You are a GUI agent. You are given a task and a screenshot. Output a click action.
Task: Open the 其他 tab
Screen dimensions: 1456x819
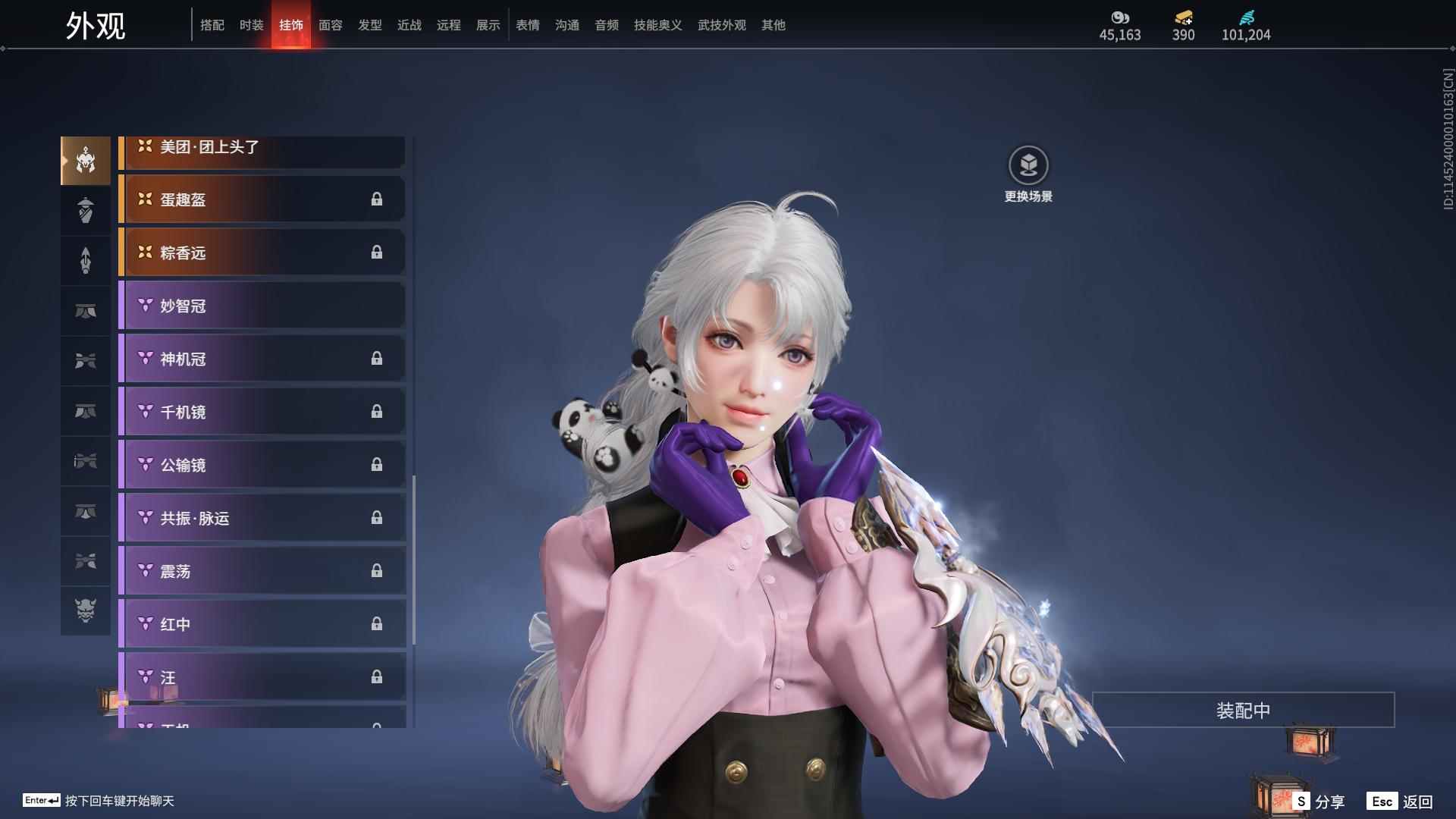tap(773, 25)
